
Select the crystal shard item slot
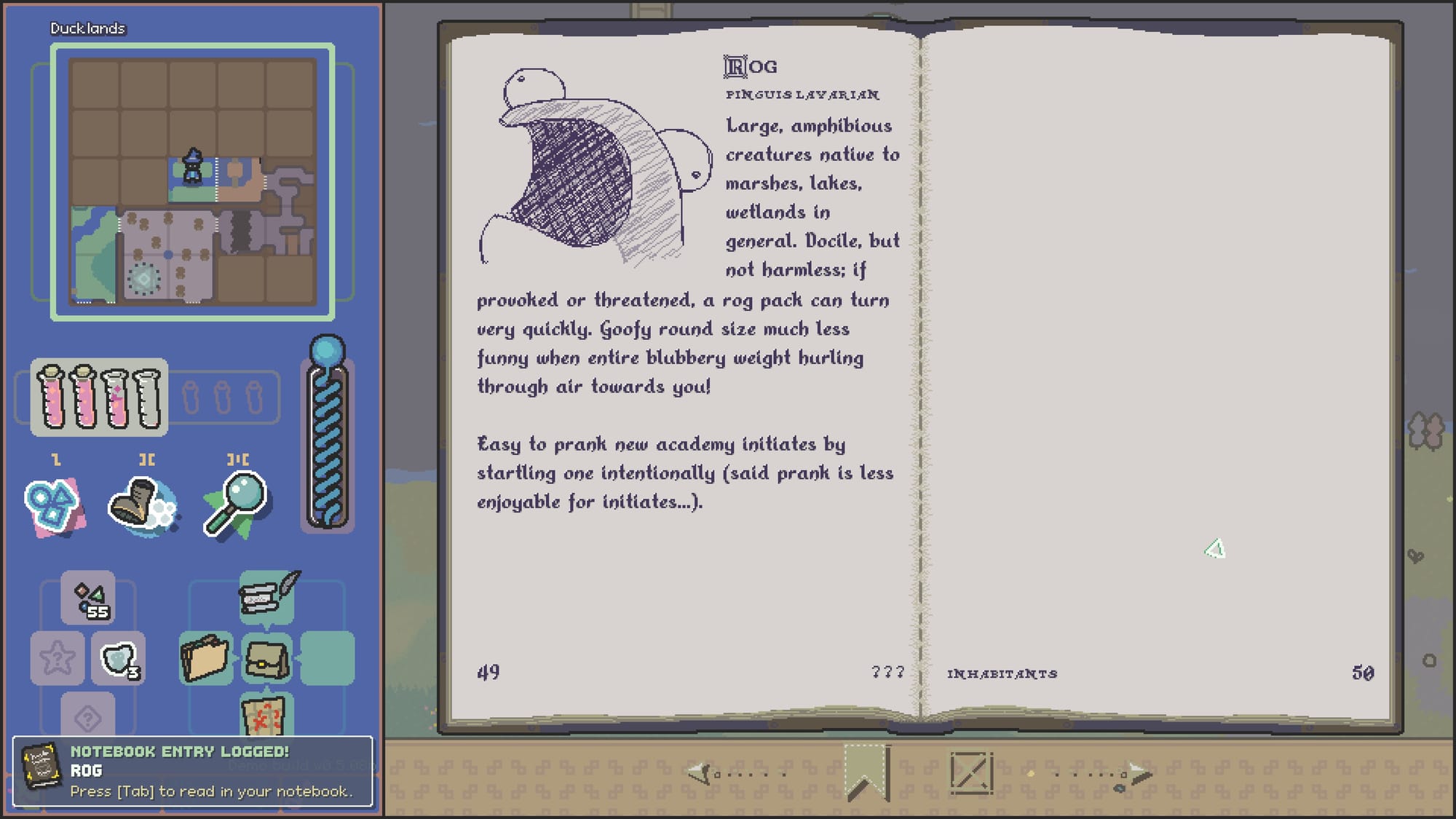pos(119,660)
